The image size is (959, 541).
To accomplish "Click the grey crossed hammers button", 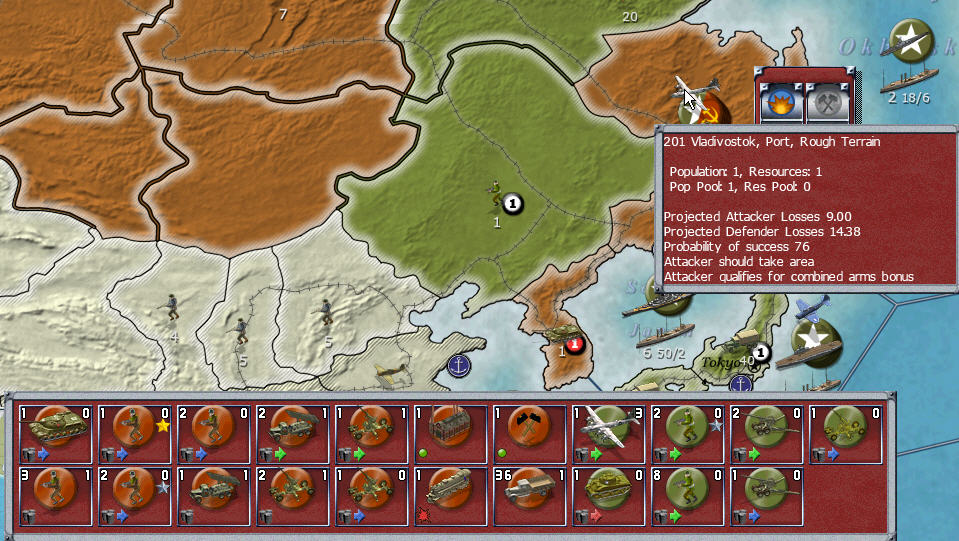I will (x=827, y=104).
